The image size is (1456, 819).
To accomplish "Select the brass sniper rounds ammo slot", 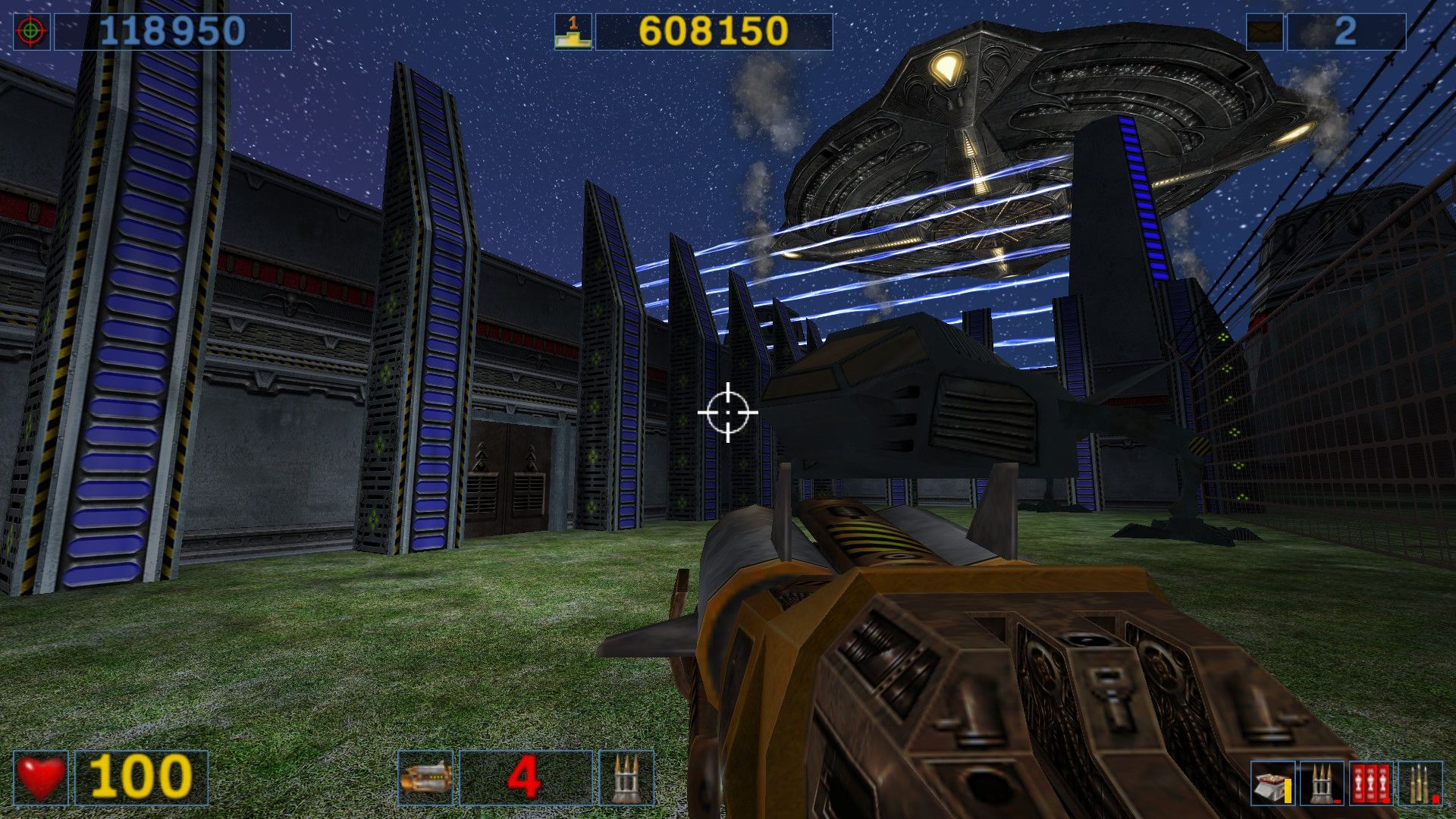I will click(1420, 783).
